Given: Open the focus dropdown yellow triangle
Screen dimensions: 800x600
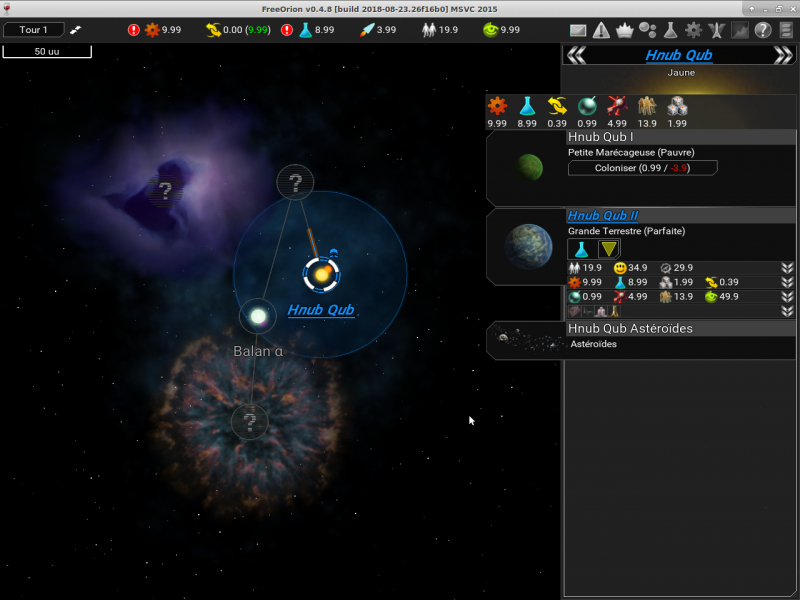Looking at the screenshot, I should tap(608, 249).
